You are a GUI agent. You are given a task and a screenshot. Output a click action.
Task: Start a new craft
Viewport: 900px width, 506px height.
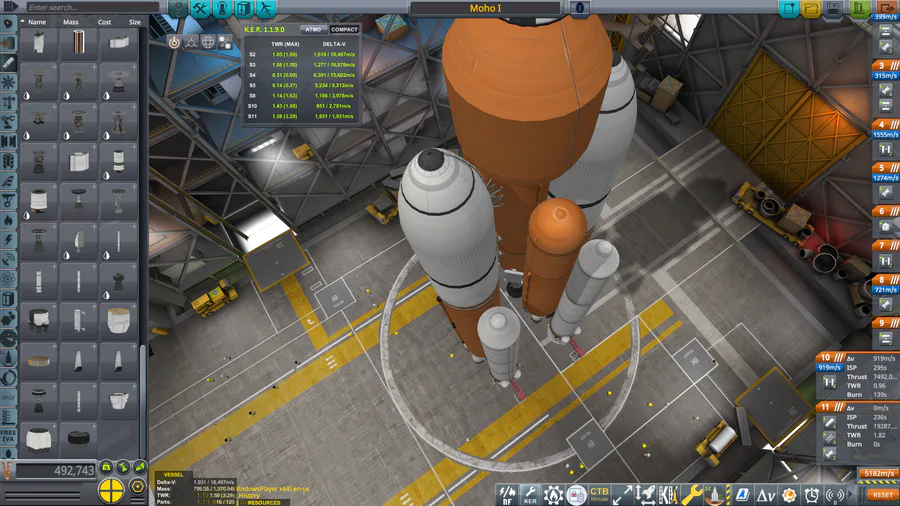click(x=789, y=9)
